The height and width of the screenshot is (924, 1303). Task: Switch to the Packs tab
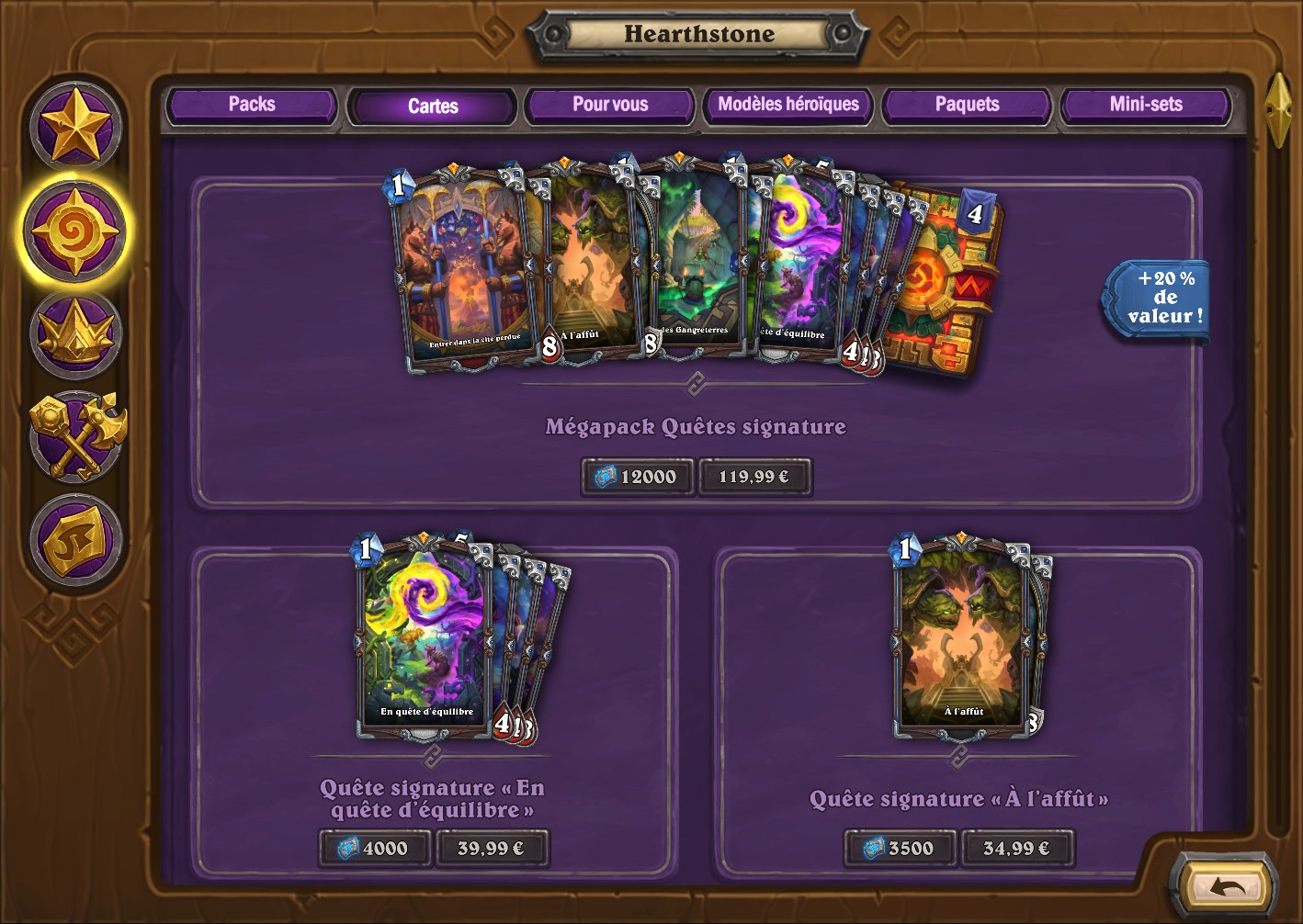click(251, 105)
